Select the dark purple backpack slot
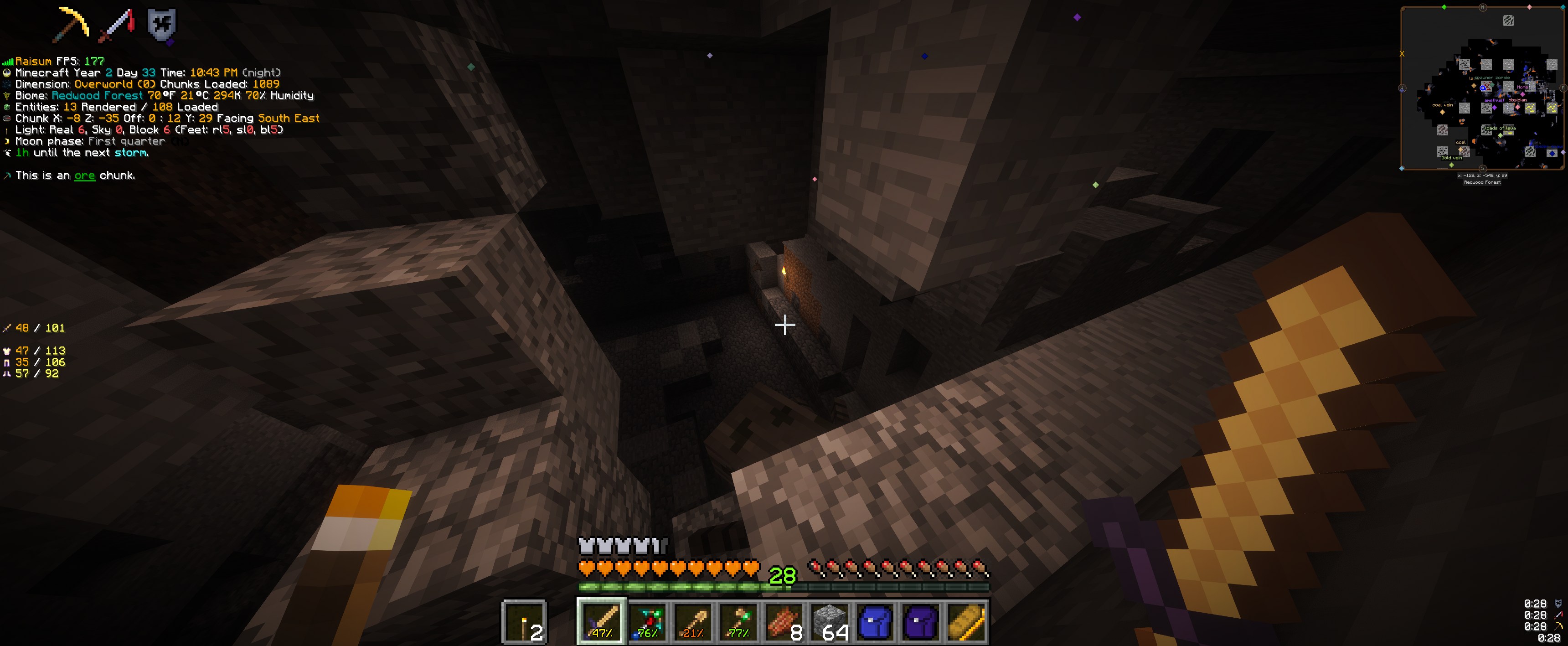This screenshot has width=1568, height=646. 921,621
